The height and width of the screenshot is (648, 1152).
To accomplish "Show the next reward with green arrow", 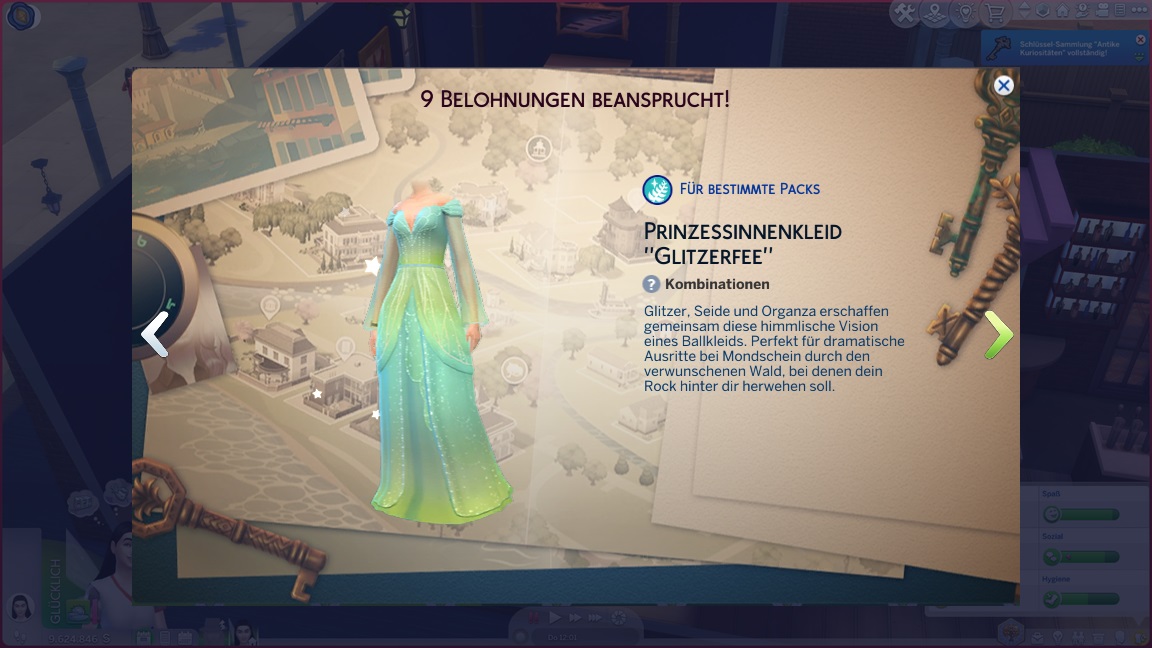I will pos(998,335).
